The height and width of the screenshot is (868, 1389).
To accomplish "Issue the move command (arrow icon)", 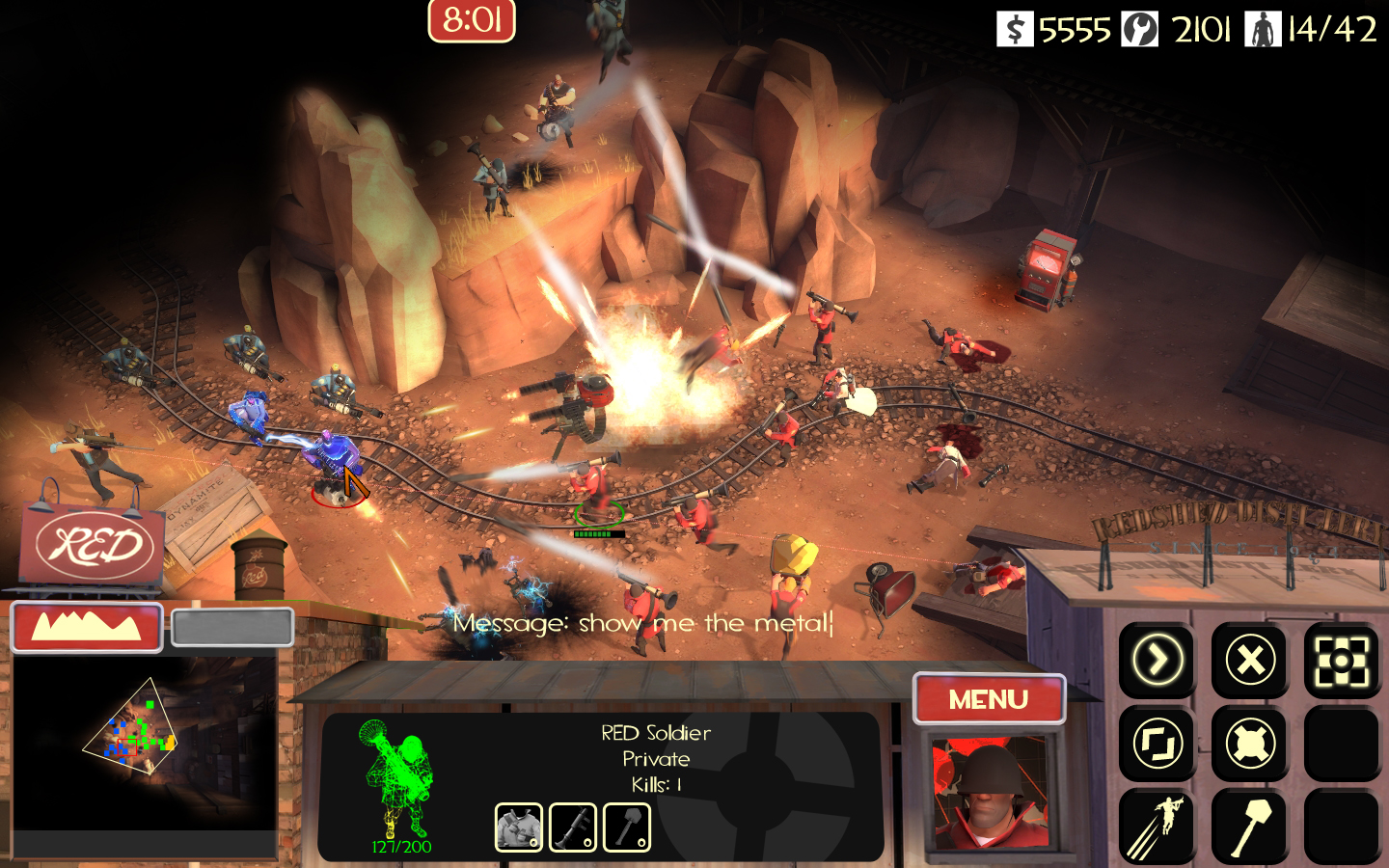I will pos(1157,661).
